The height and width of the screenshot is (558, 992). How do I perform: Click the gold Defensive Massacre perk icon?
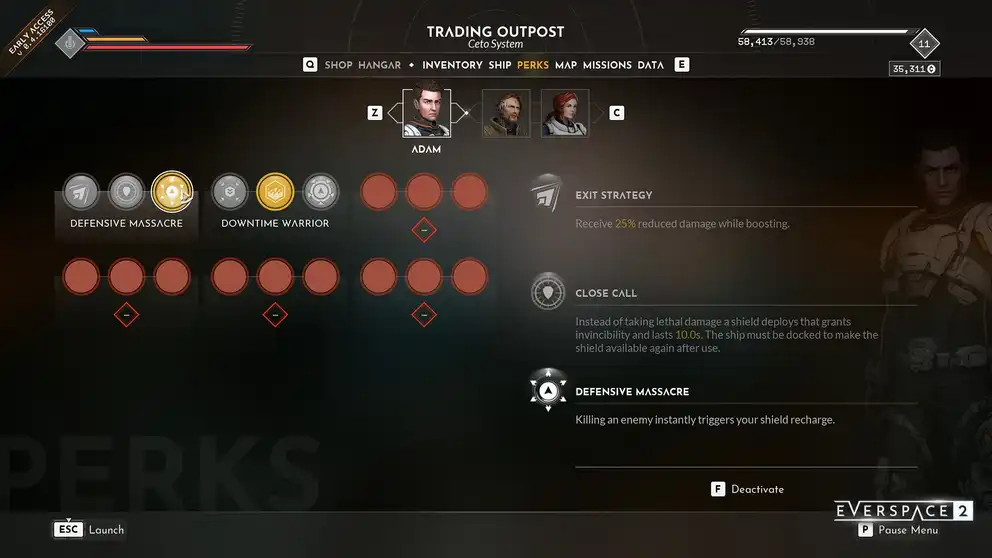[x=172, y=191]
